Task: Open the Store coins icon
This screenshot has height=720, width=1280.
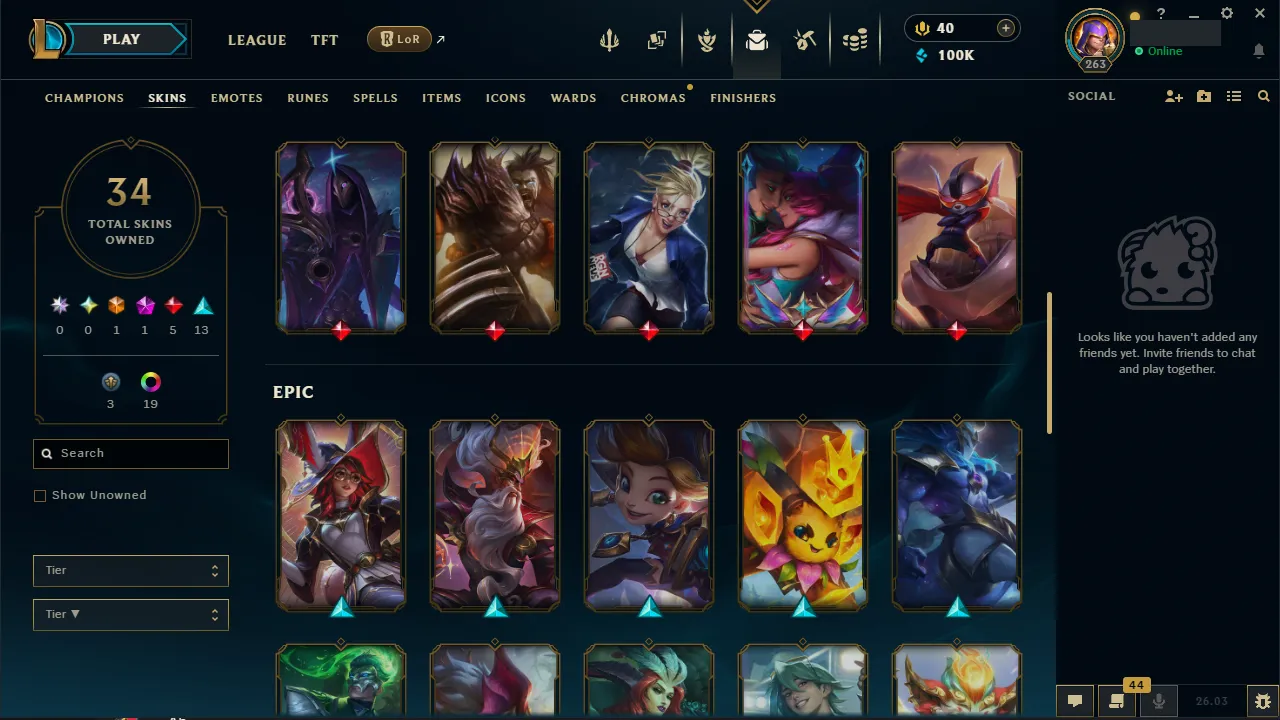Action: pos(855,40)
